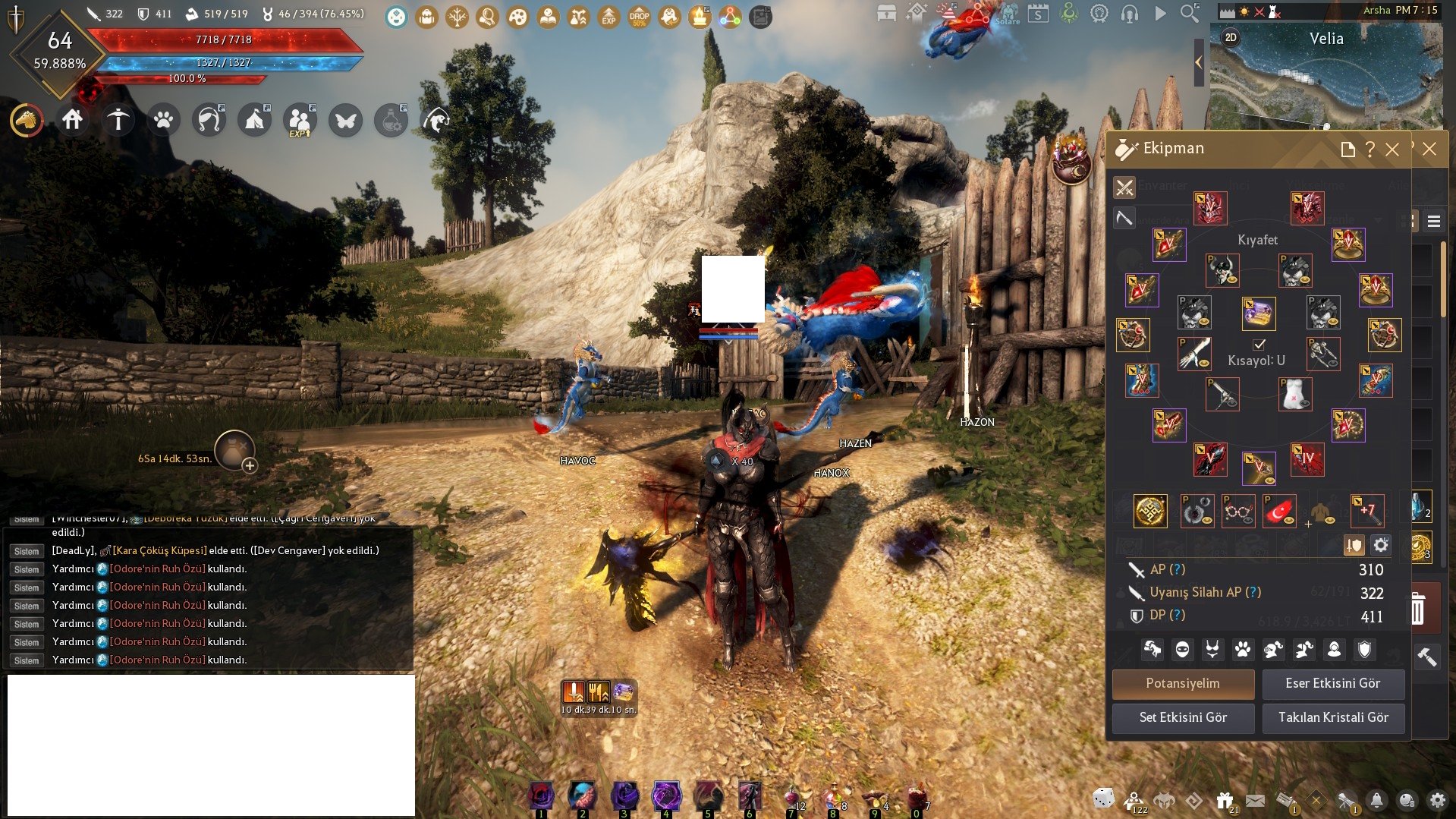The image size is (1456, 819).
Task: Open the challenges icon with 122 badge
Action: (1134, 799)
